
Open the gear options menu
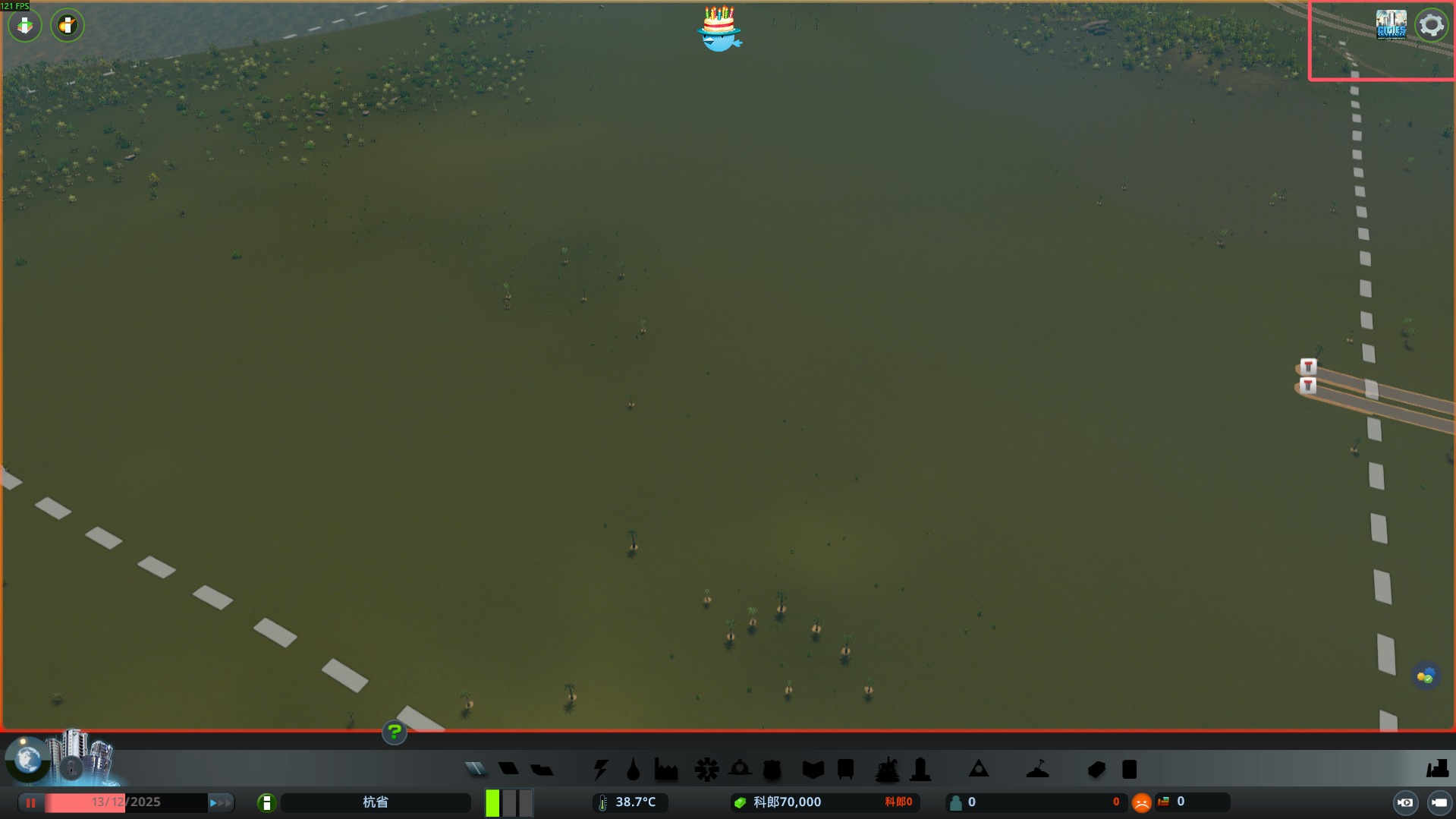click(x=1431, y=25)
